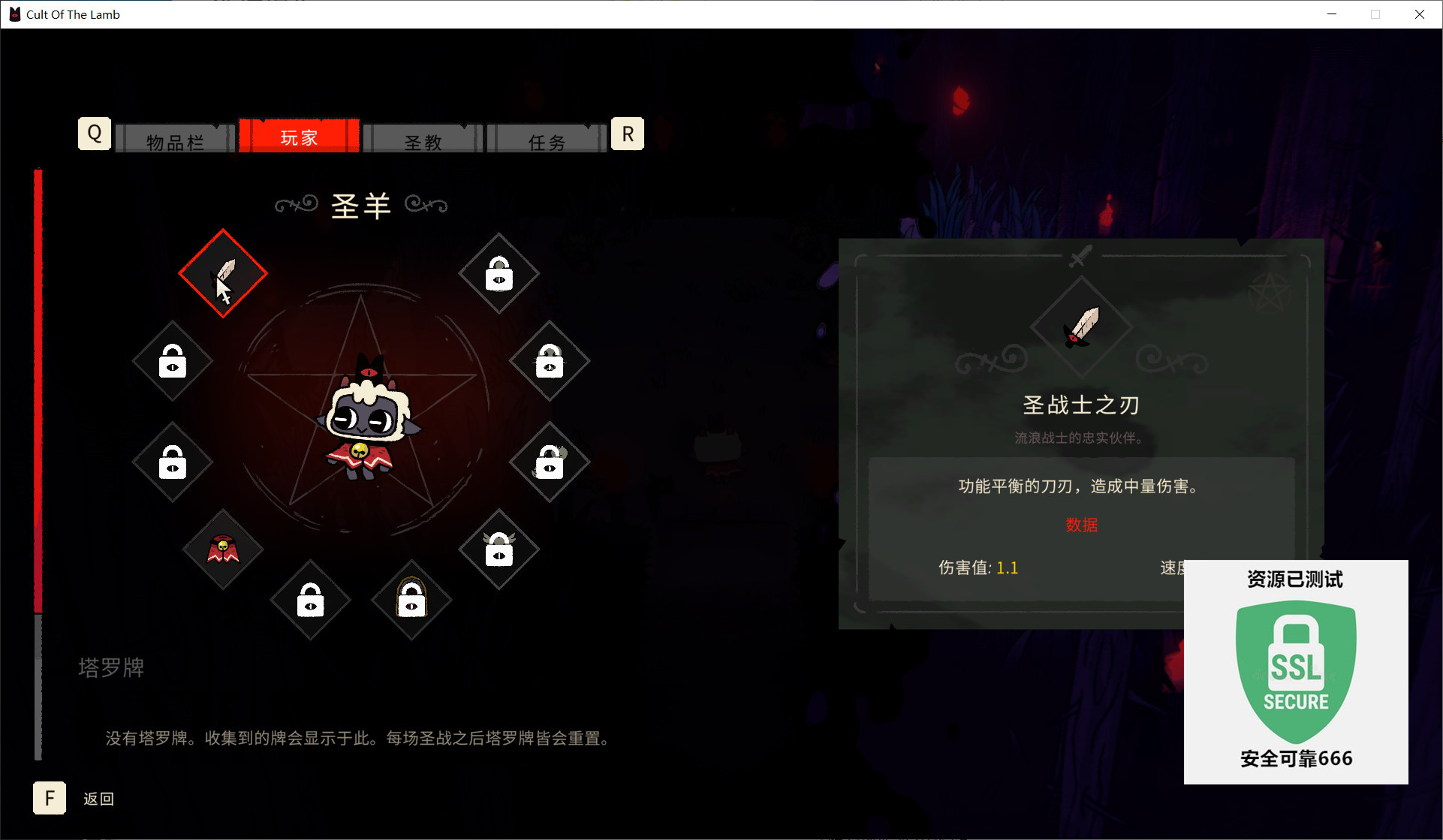
Task: Switch to the 任务 tab
Action: pos(546,139)
